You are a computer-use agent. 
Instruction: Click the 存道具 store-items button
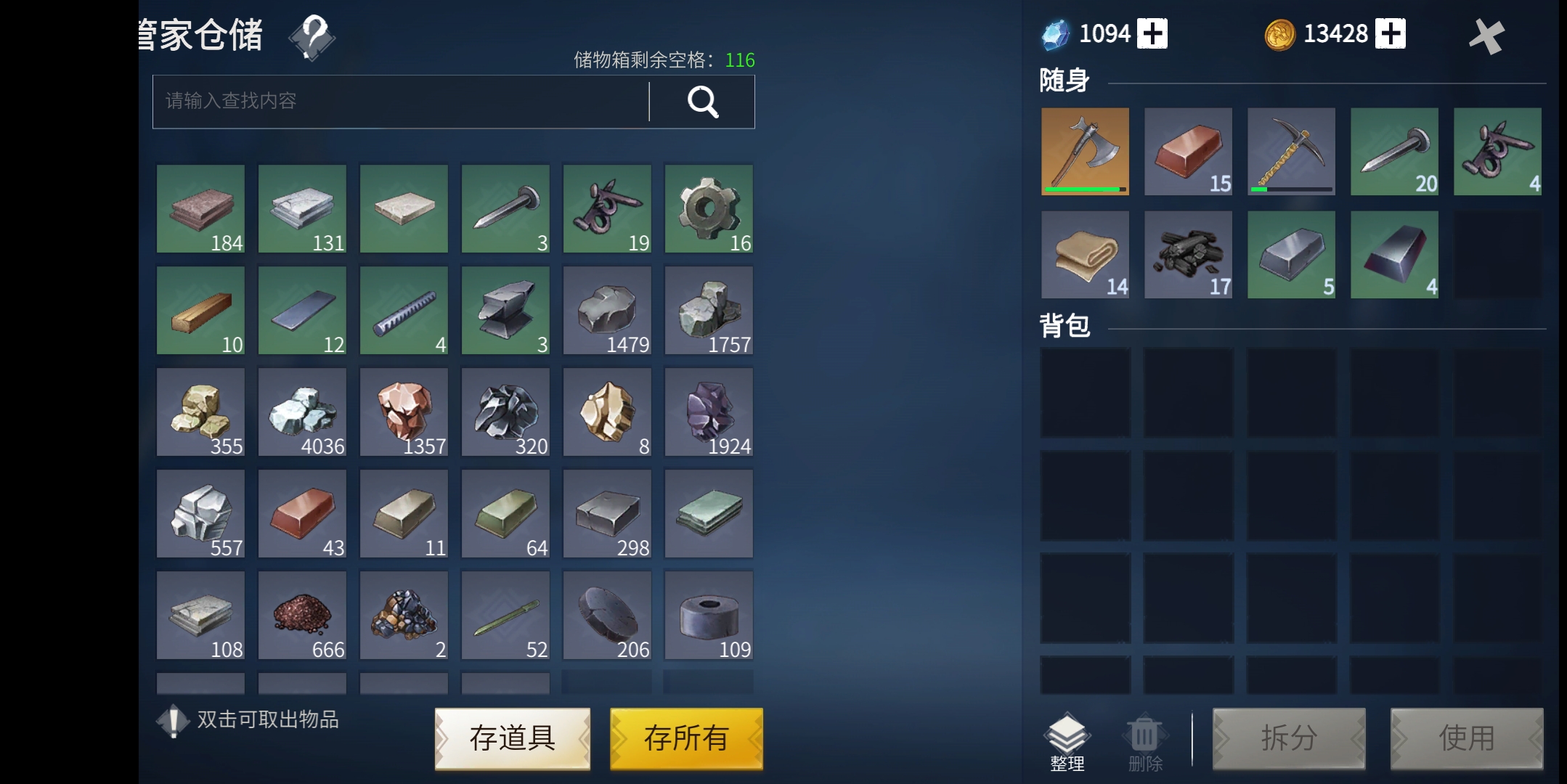(513, 738)
